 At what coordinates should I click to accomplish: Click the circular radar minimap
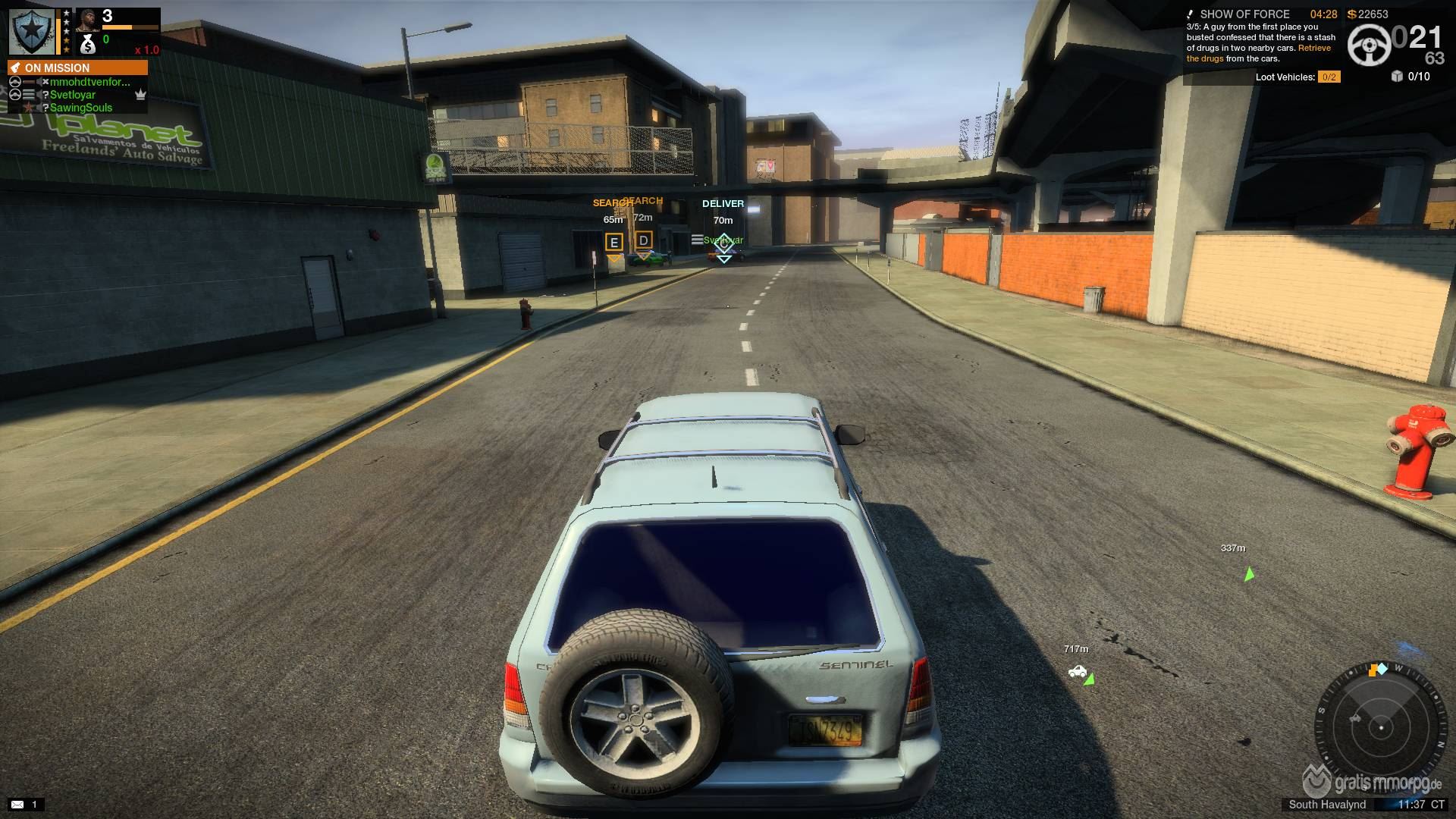1380,726
